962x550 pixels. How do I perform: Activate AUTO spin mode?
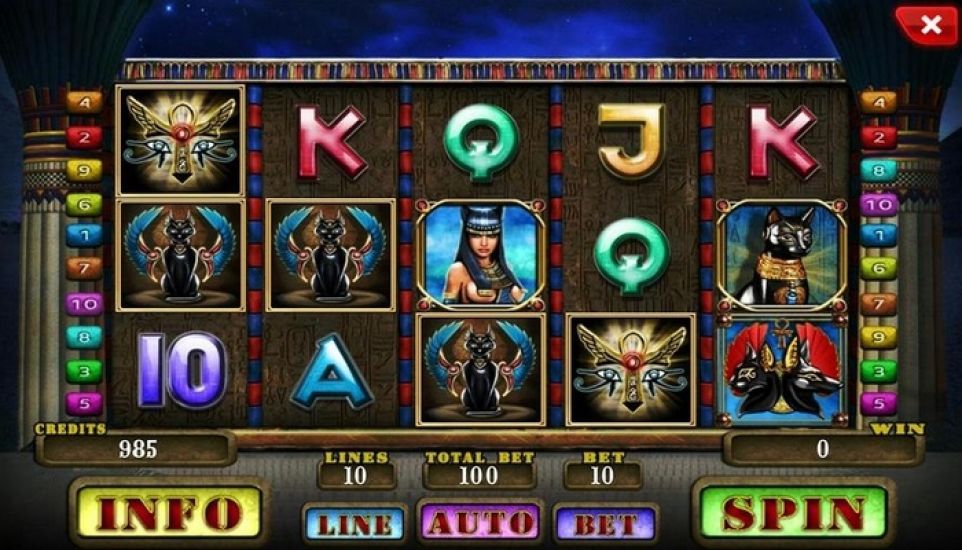[480, 522]
